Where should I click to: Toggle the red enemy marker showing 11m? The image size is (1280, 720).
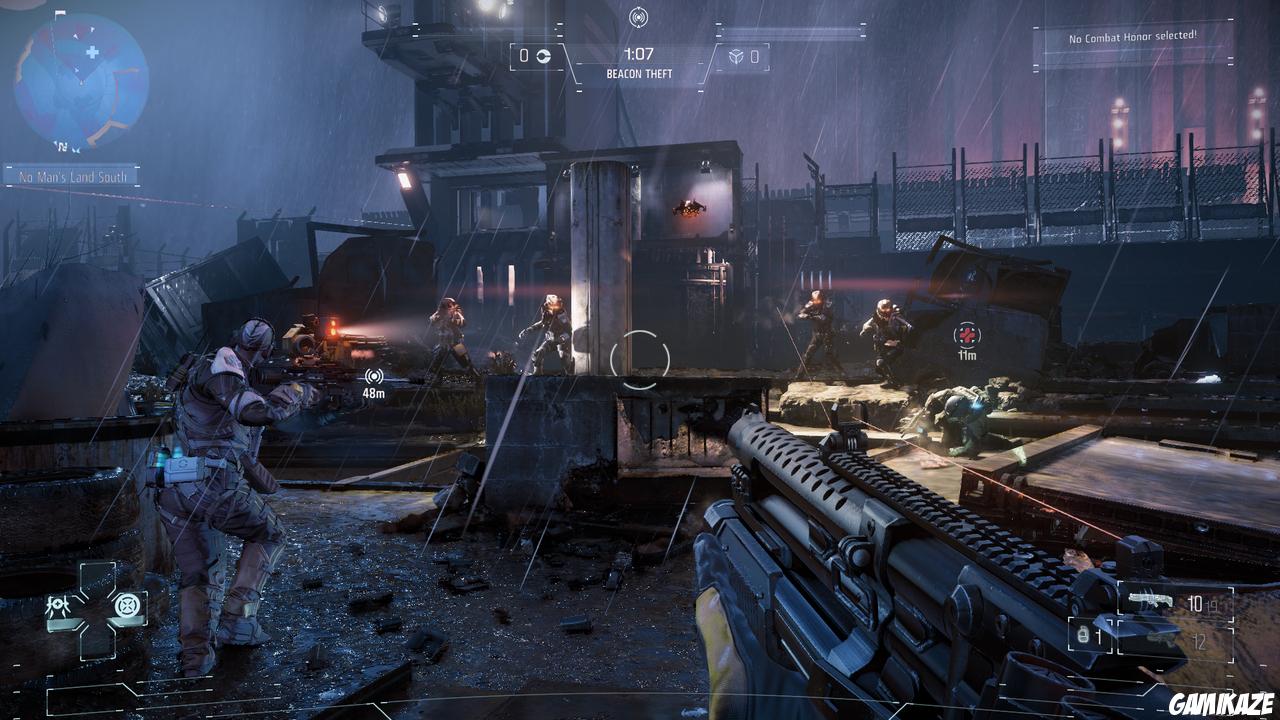[968, 337]
